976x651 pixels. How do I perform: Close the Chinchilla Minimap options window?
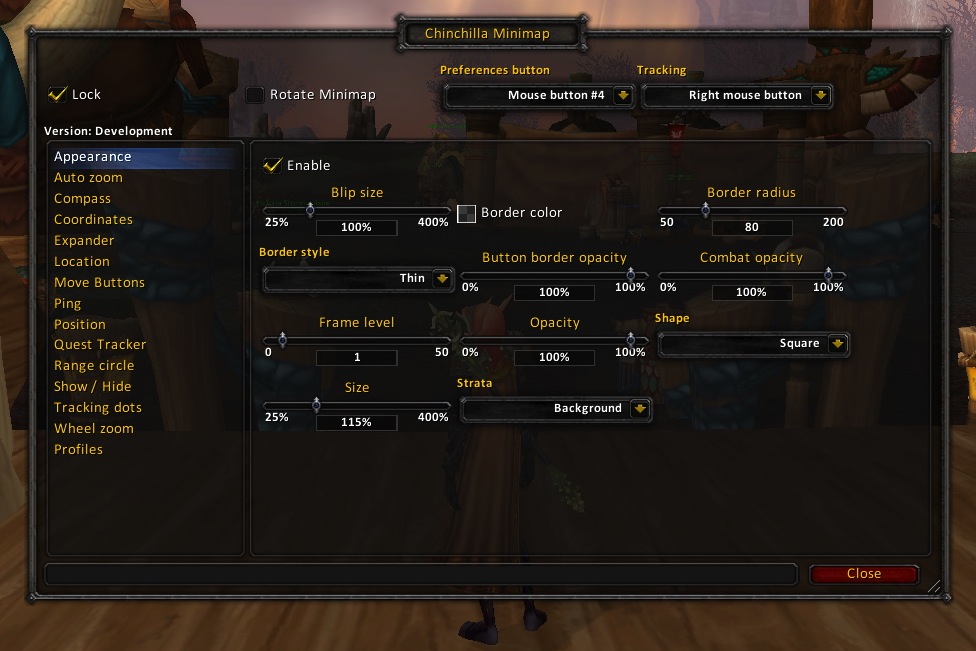(863, 574)
